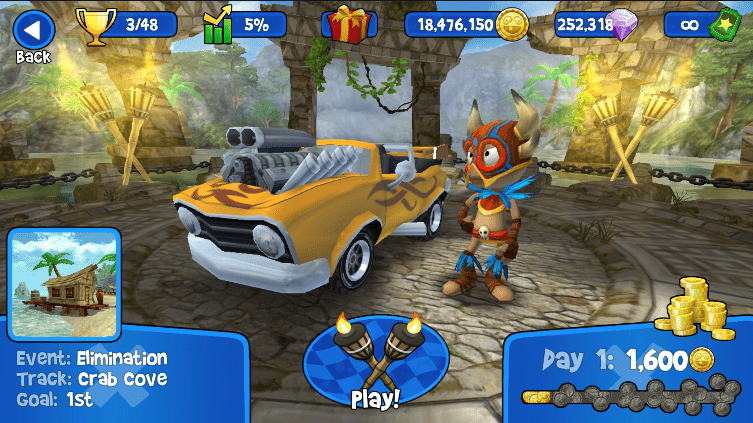Select the Crab Cove track thumbnail

coord(63,283)
